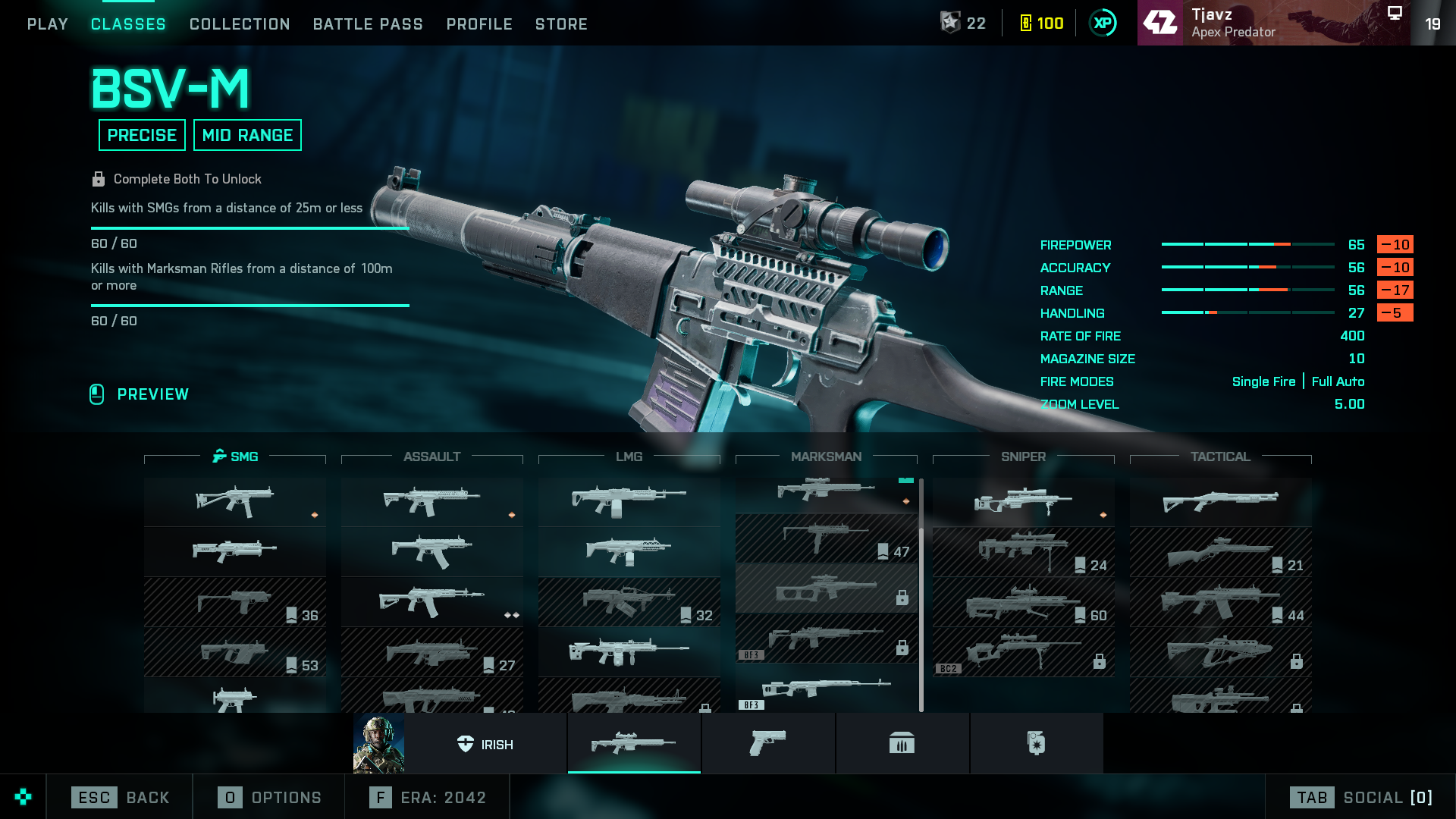Open the Options menu
Image resolution: width=1456 pixels, height=819 pixels.
pyautogui.click(x=270, y=798)
